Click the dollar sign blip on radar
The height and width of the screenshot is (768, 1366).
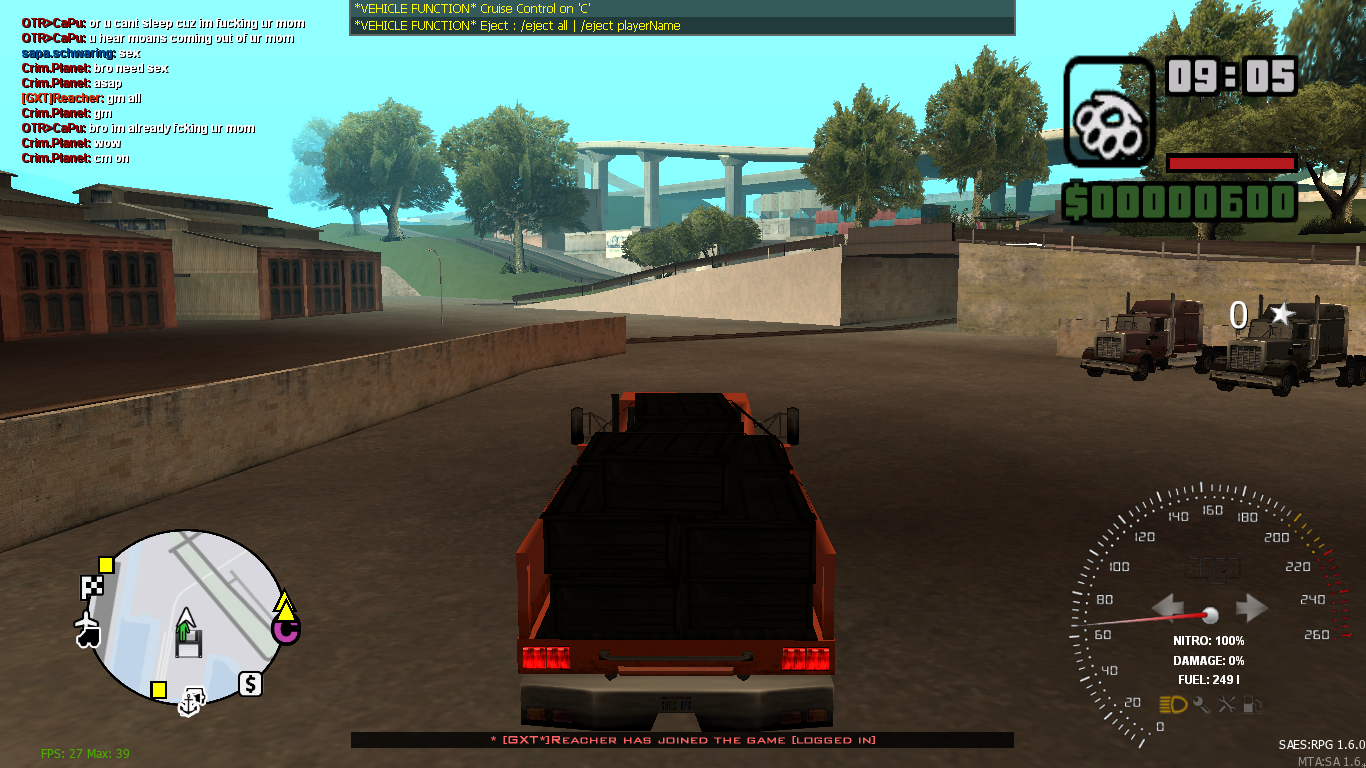(x=250, y=683)
